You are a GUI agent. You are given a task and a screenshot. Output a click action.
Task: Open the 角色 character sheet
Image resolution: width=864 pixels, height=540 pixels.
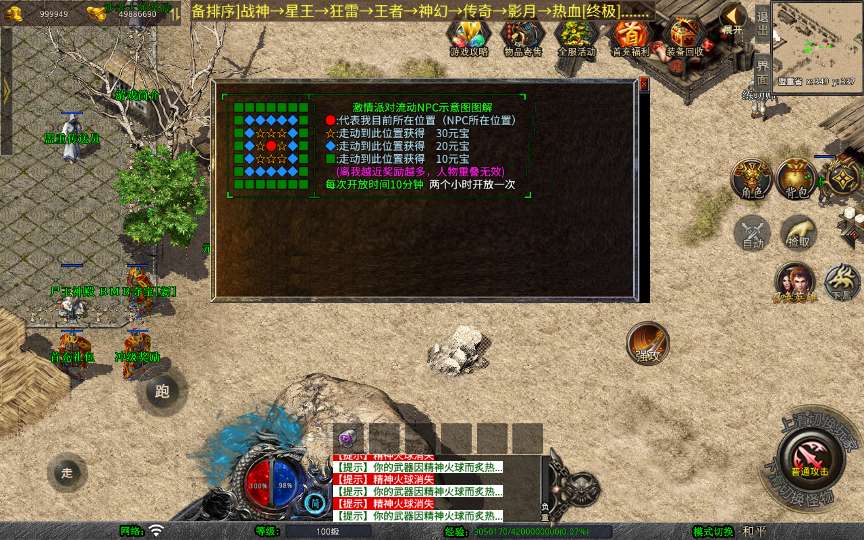tap(749, 178)
